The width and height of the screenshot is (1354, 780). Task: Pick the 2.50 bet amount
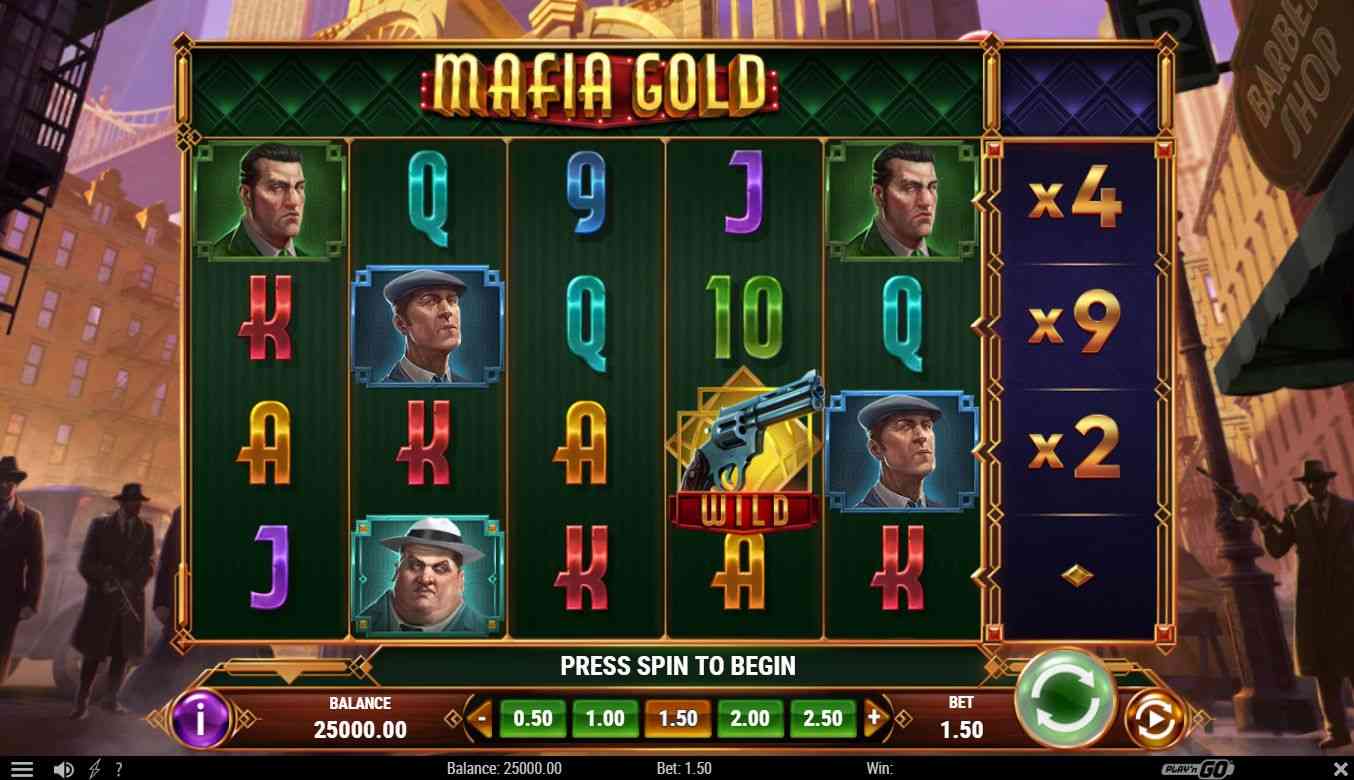pyautogui.click(x=823, y=718)
